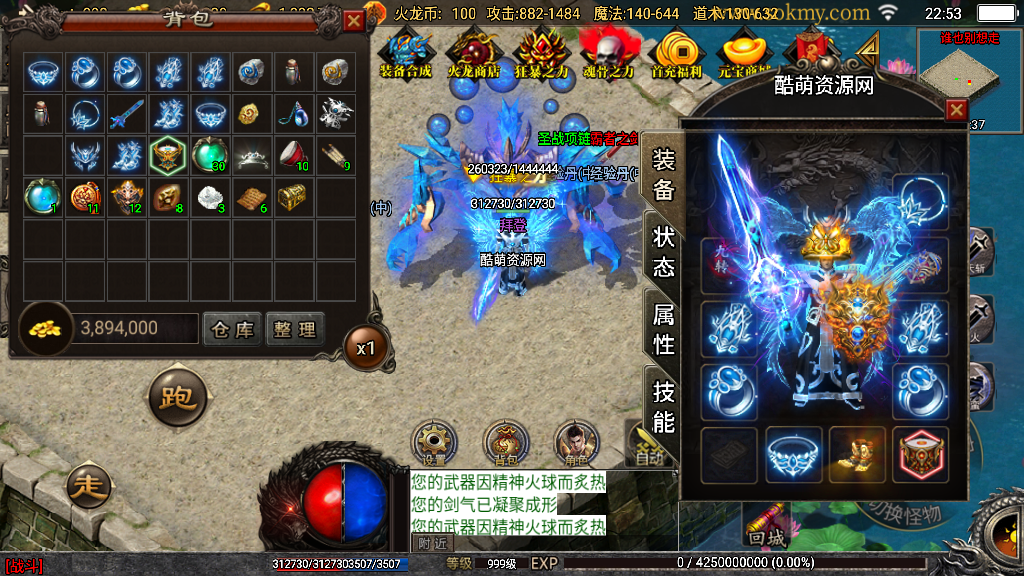Click the 回城 return to town scroll
This screenshot has width=1024, height=576.
770,522
